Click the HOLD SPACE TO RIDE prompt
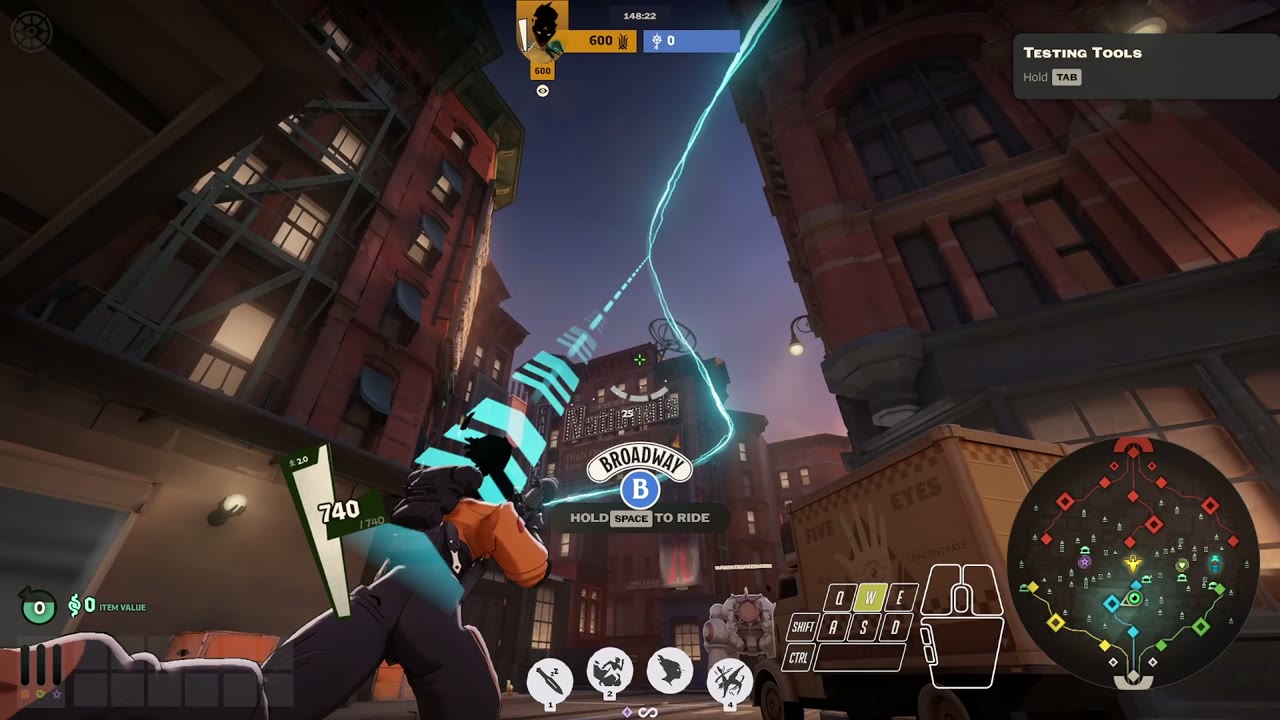Image resolution: width=1280 pixels, height=720 pixels. click(638, 518)
